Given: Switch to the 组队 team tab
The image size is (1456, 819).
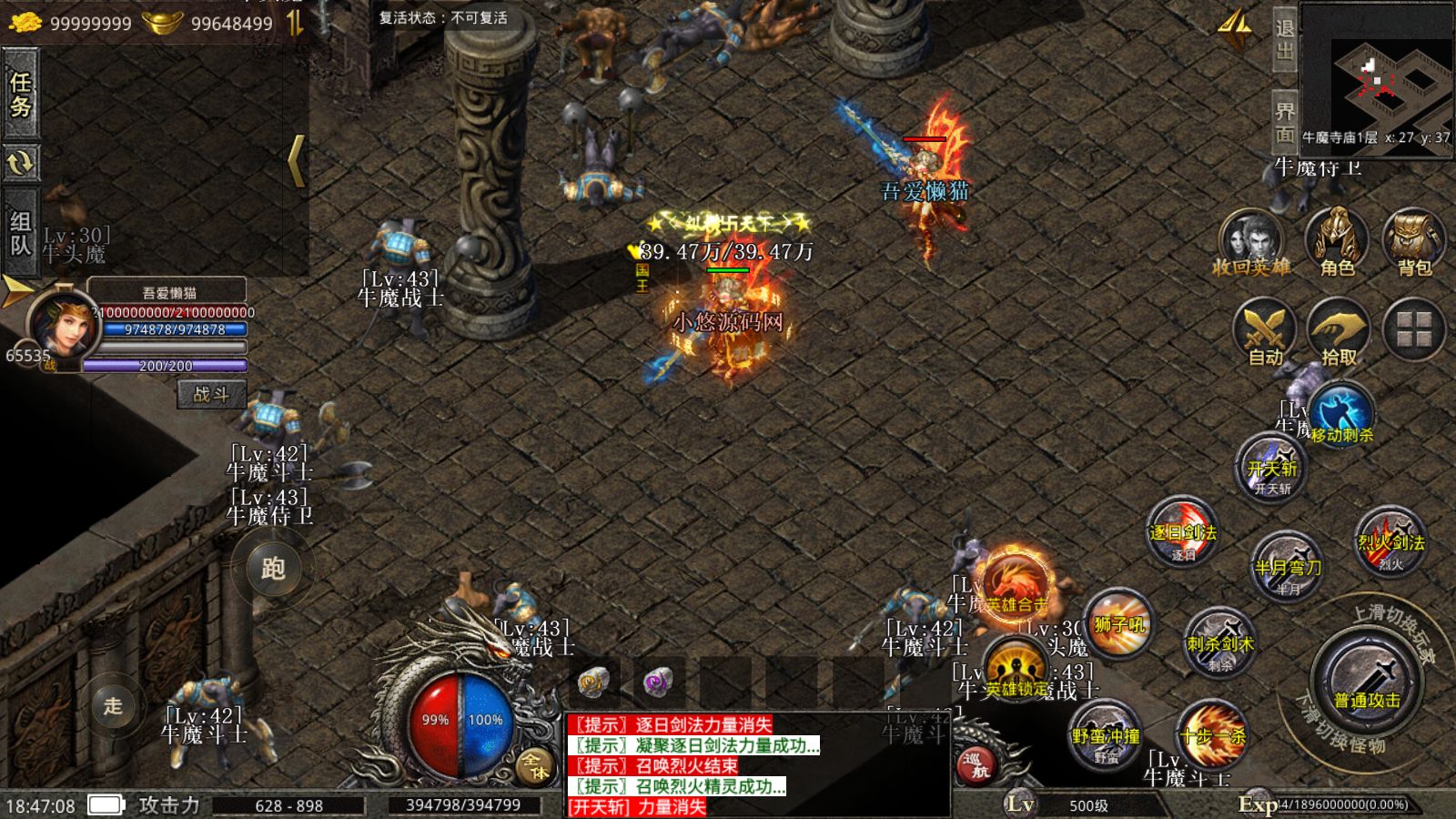Looking at the screenshot, I should (x=20, y=232).
